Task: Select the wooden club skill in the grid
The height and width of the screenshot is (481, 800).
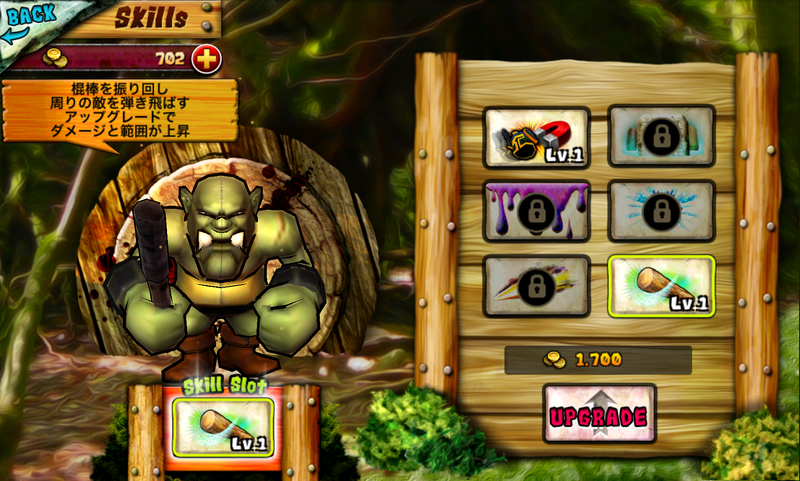Action: click(x=661, y=286)
